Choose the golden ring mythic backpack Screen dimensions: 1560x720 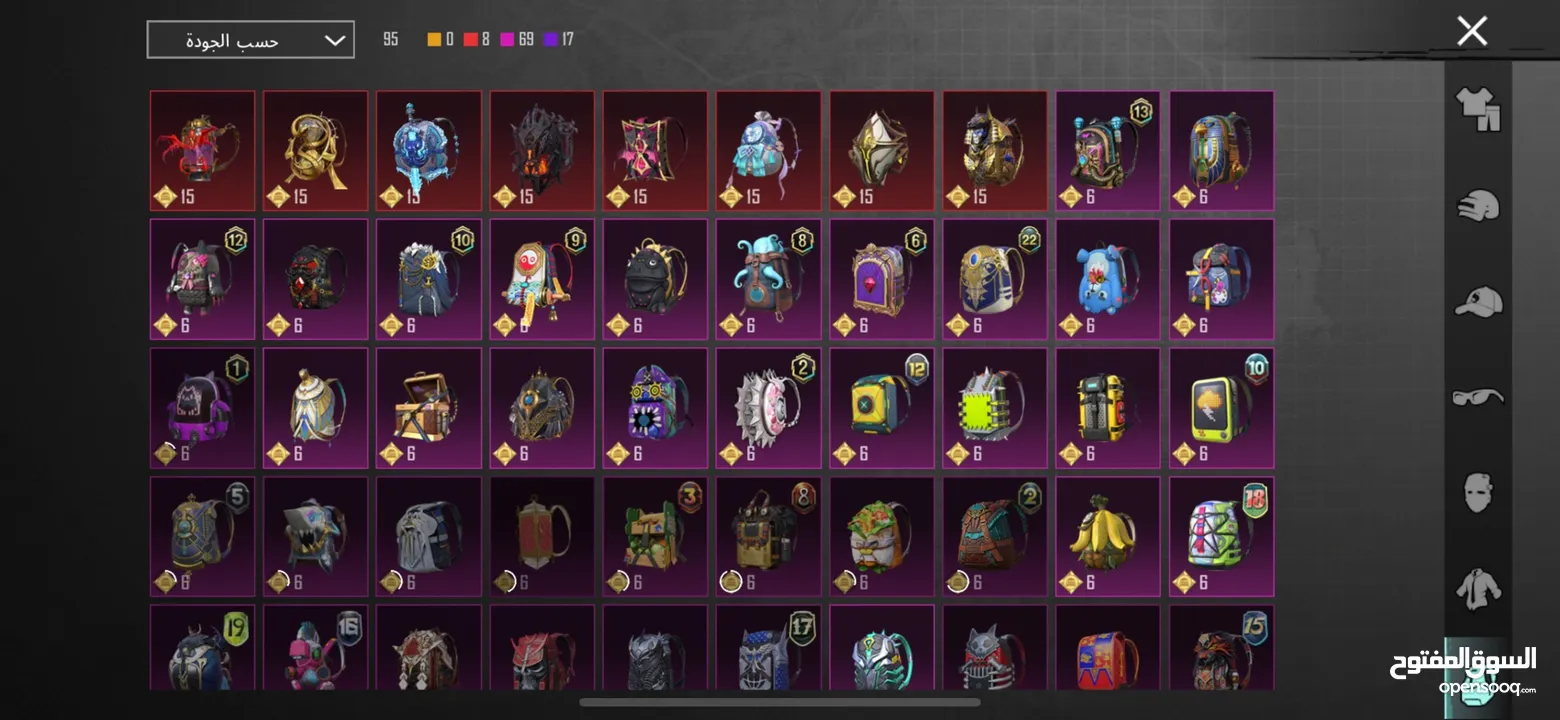tap(315, 150)
